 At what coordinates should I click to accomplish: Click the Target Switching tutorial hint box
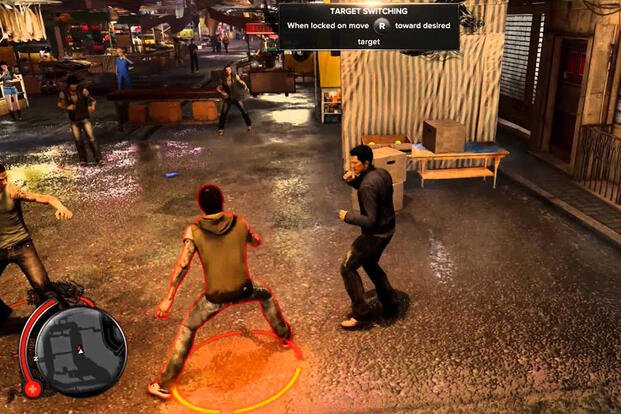tap(368, 27)
